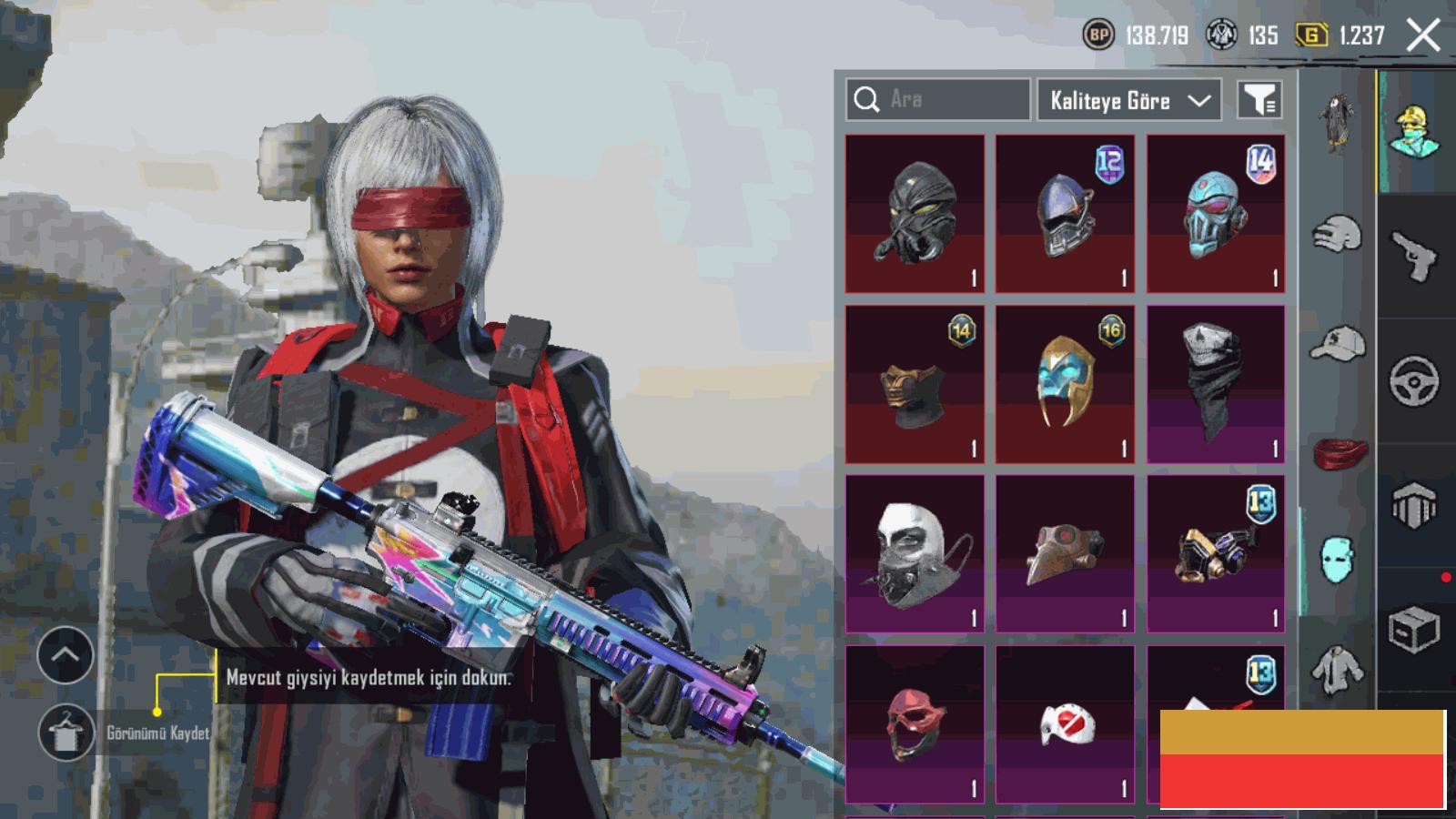This screenshot has height=819, width=1456.
Task: Pick the plague doctor beak mask
Action: click(1065, 553)
